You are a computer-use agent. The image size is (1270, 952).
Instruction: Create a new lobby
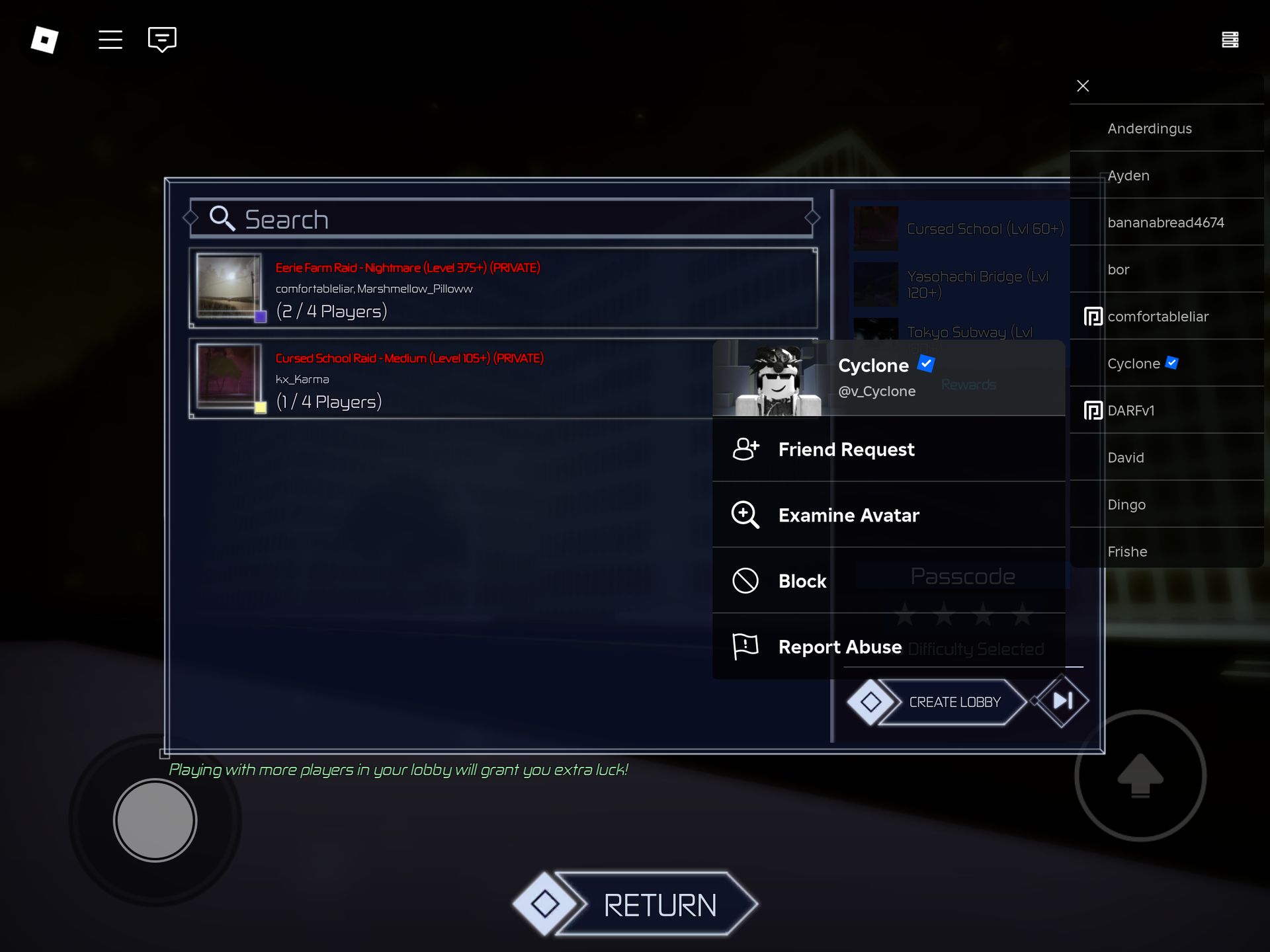[954, 702]
